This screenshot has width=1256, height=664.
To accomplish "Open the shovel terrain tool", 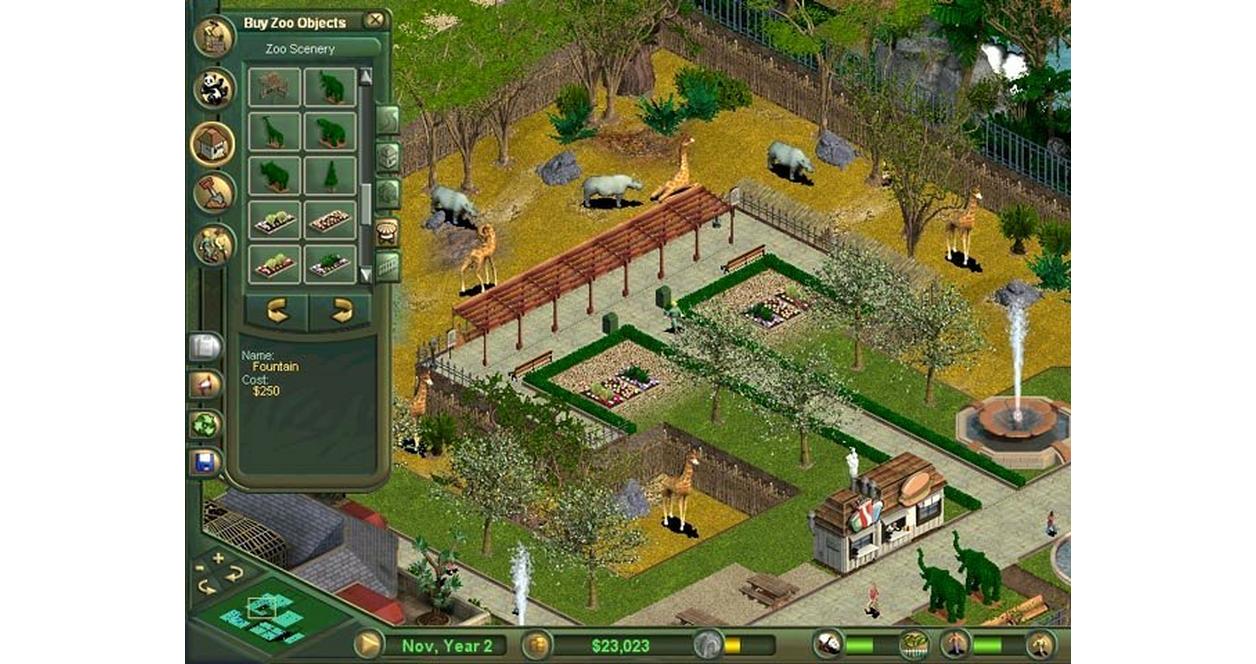I will pyautogui.click(x=213, y=193).
